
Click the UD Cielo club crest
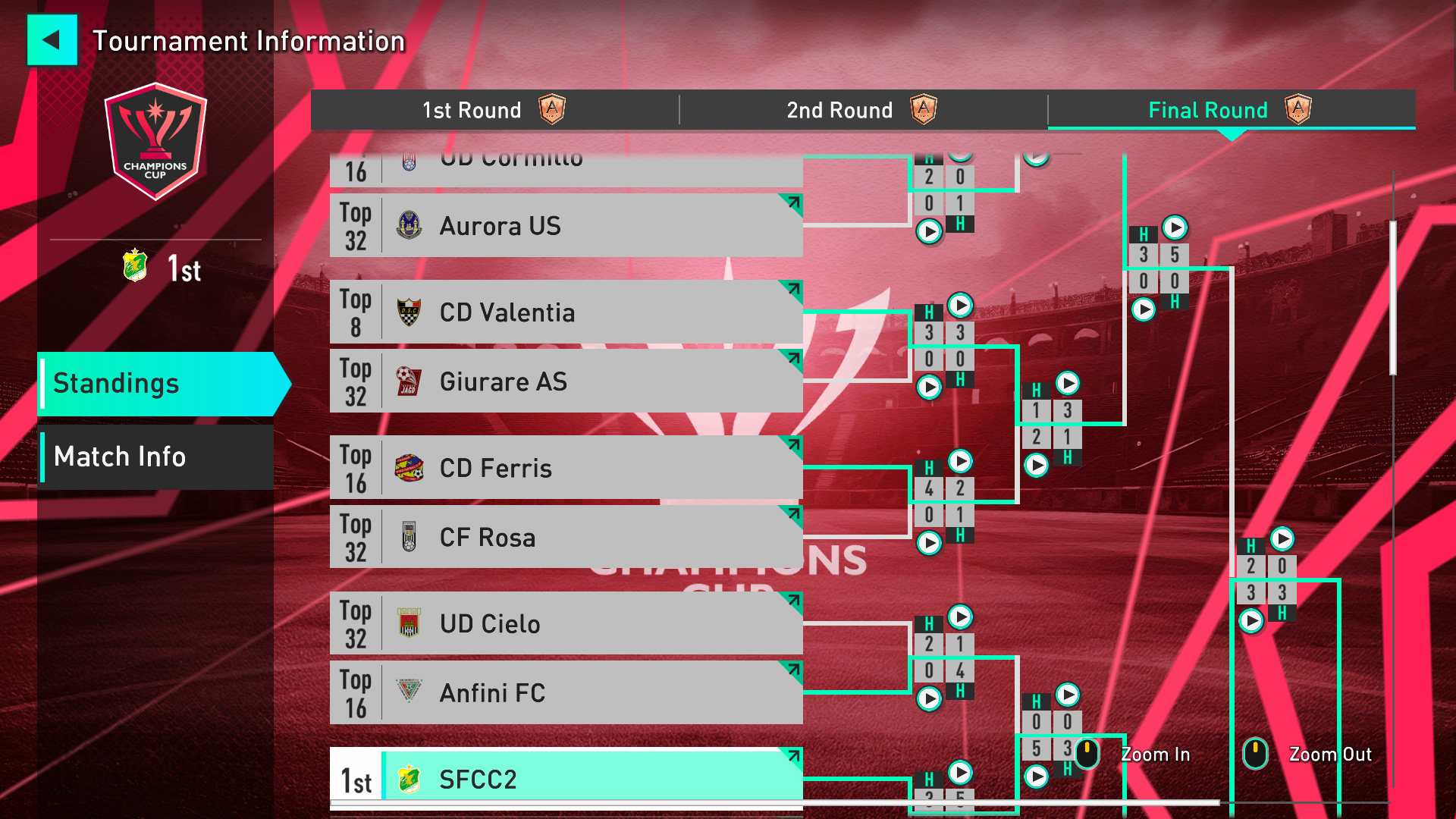tap(409, 623)
